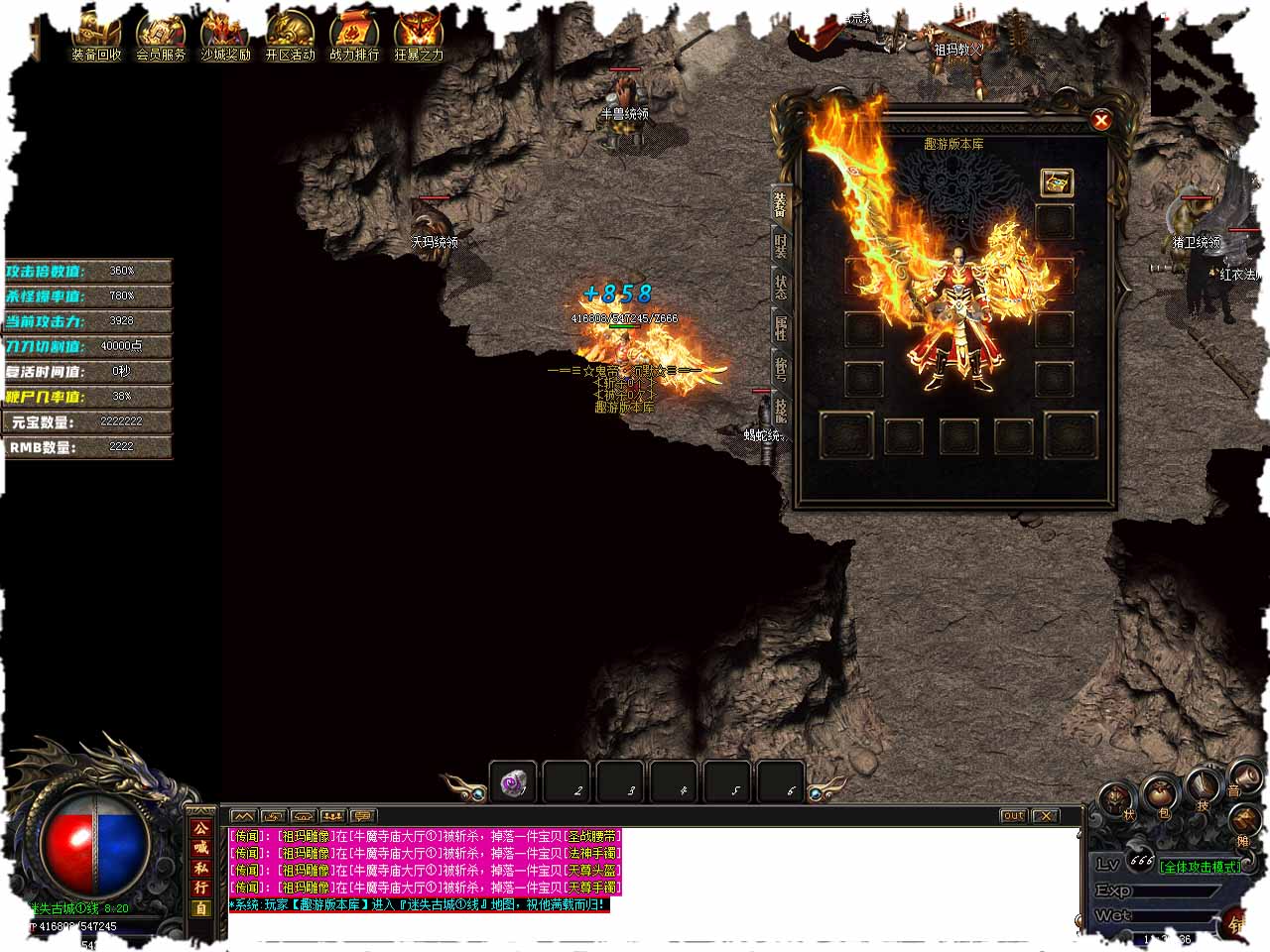Select the 喊 shout chat channel button
This screenshot has height=952, width=1270.
tap(201, 848)
